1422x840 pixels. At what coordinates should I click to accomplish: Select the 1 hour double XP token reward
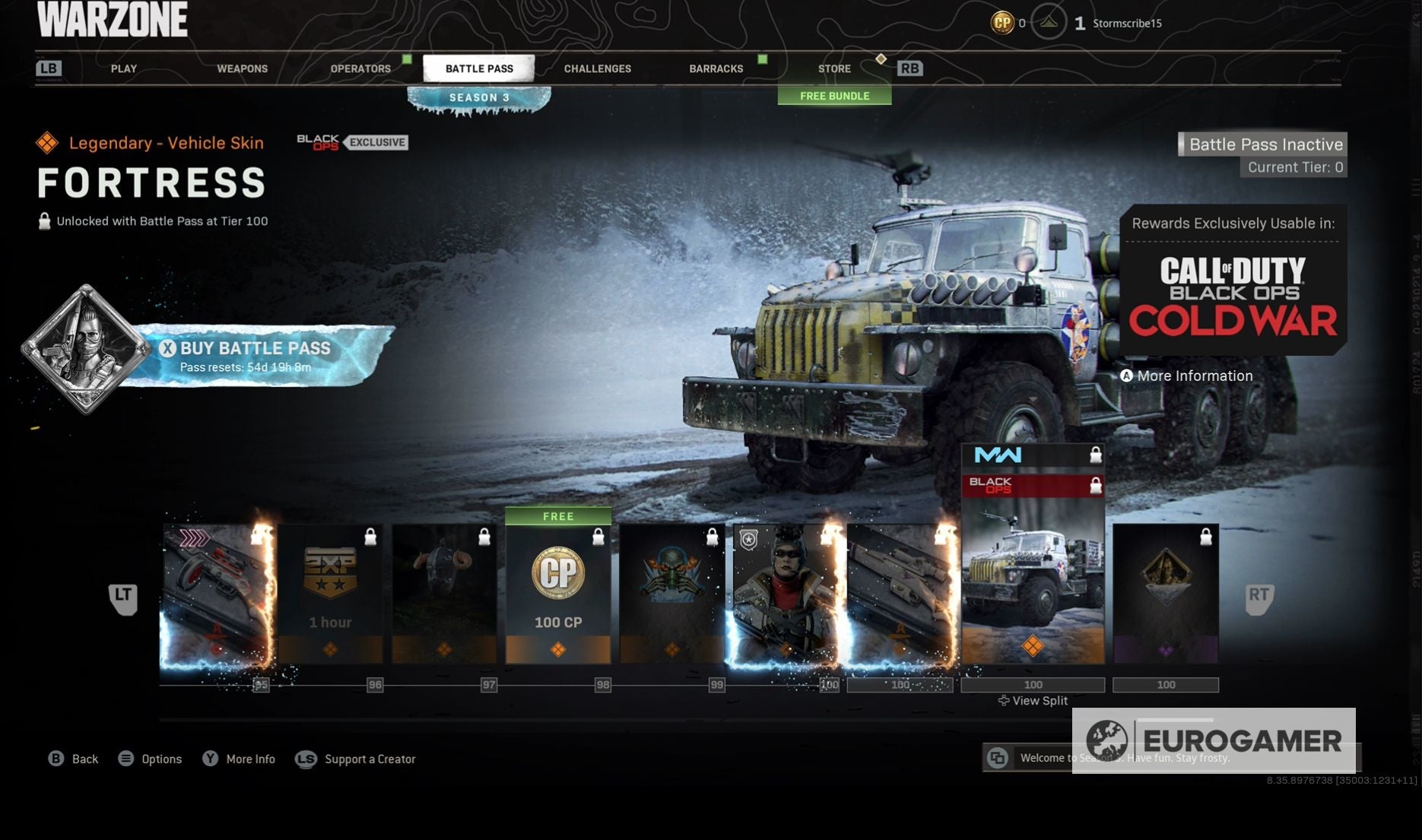click(x=330, y=594)
